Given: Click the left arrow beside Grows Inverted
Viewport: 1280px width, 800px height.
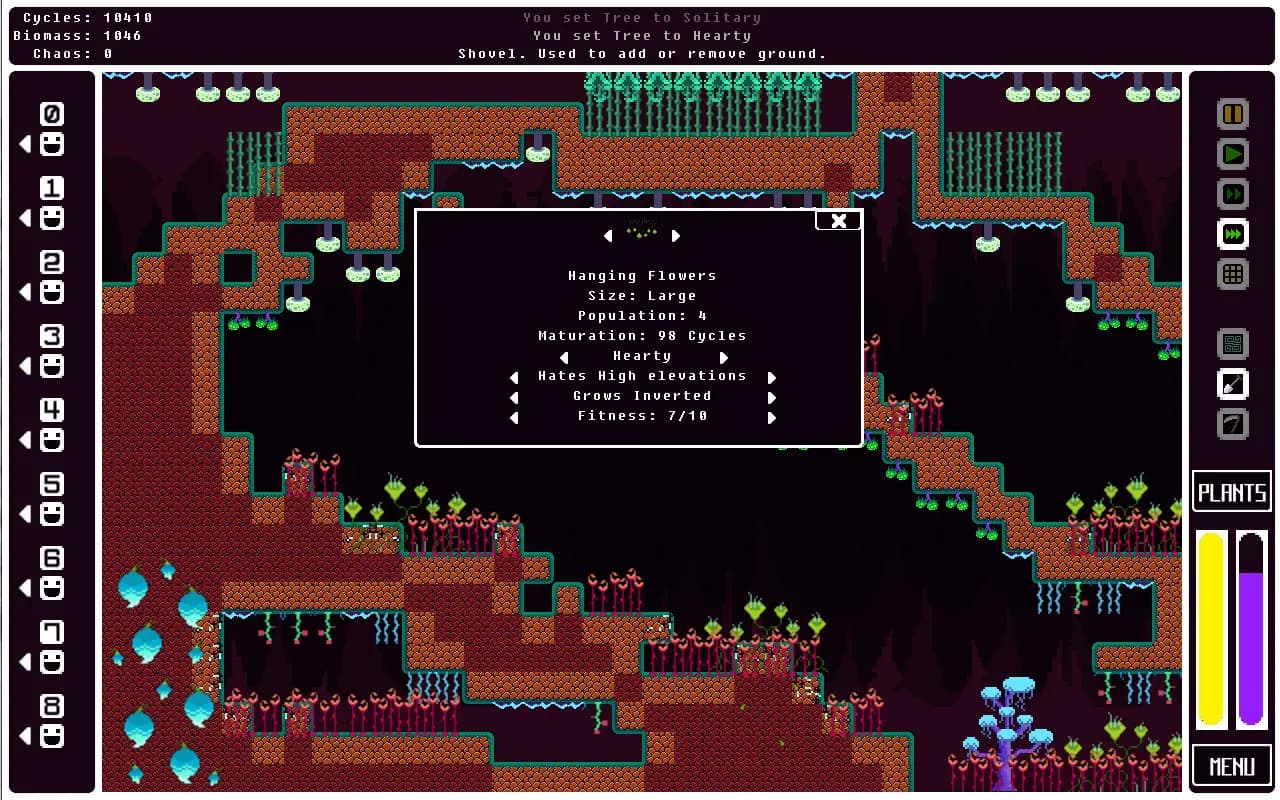Looking at the screenshot, I should 514,397.
